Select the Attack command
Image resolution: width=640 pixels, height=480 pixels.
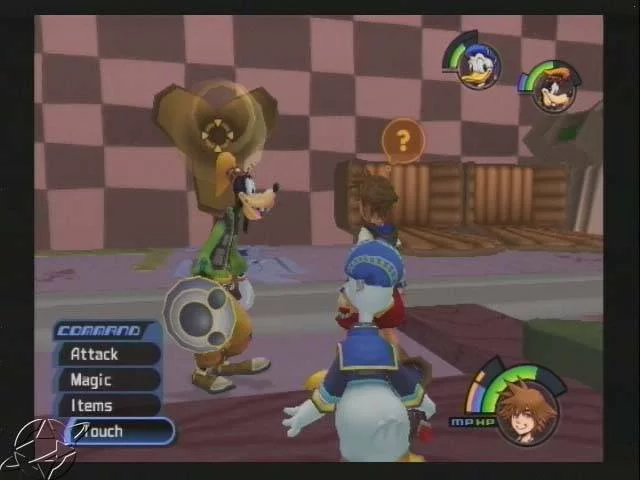[108, 354]
